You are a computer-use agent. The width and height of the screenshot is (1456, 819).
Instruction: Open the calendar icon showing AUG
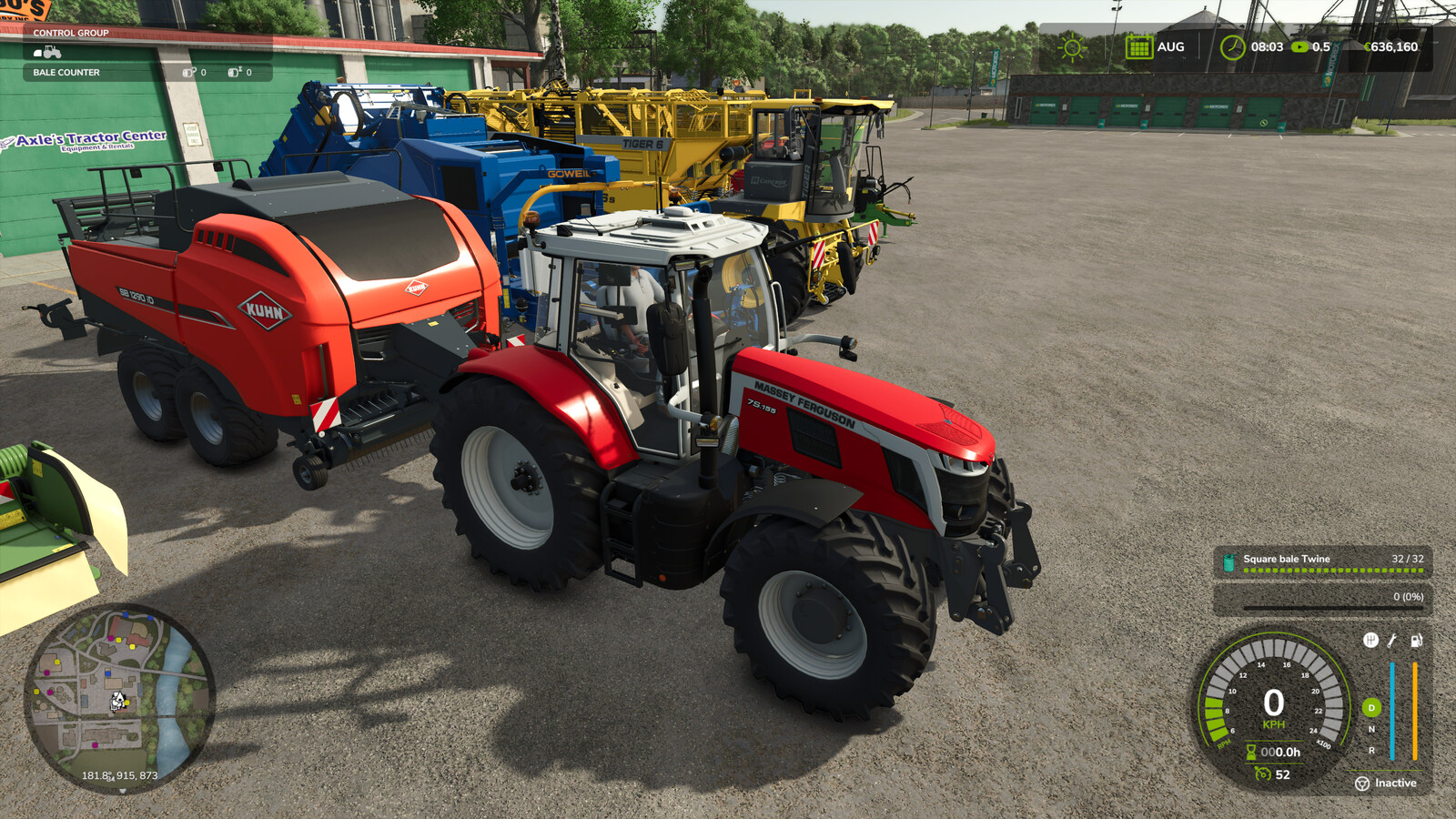point(1138,47)
